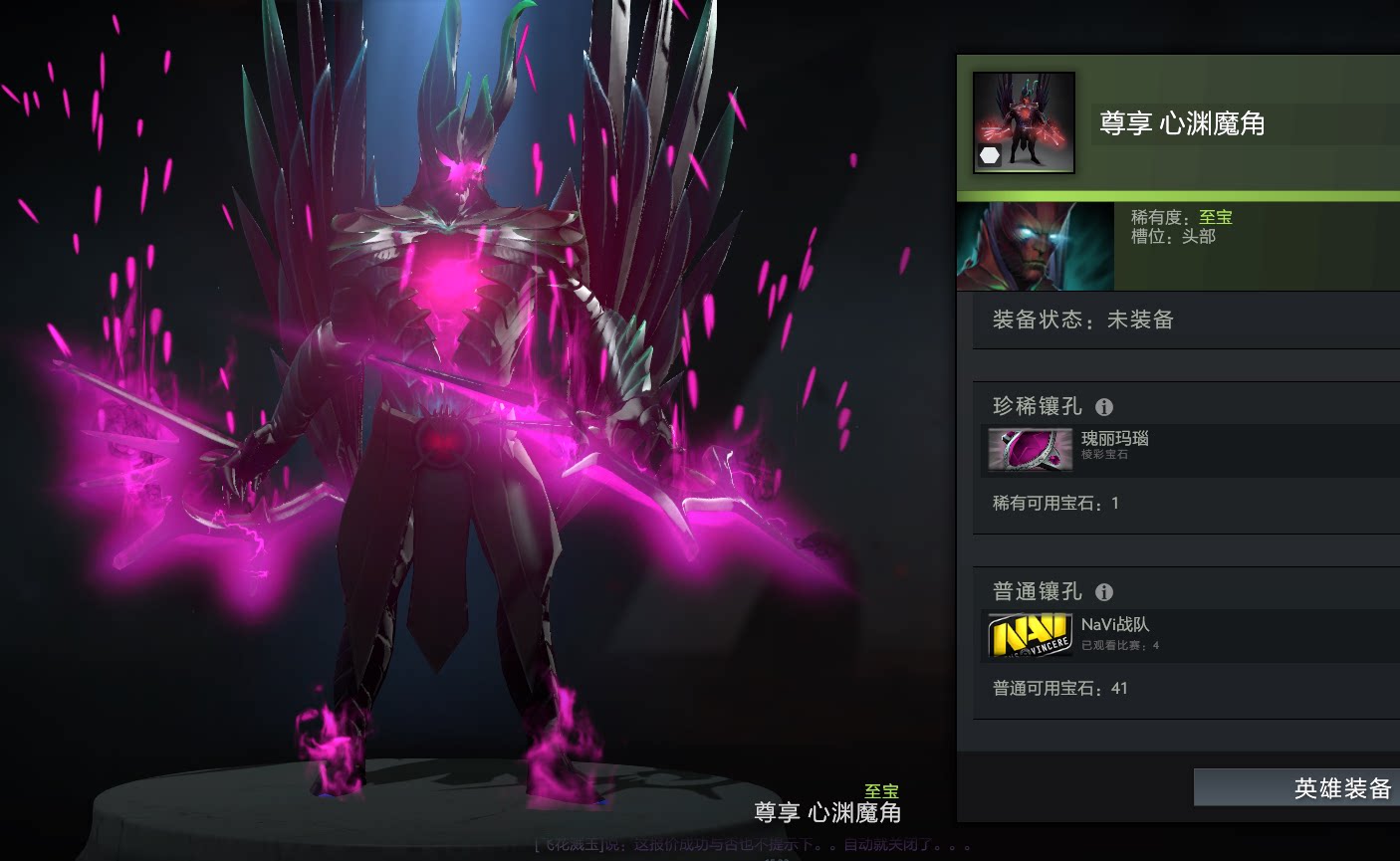1400x861 pixels.
Task: Click the 英雄装备 button
Action: (1296, 787)
